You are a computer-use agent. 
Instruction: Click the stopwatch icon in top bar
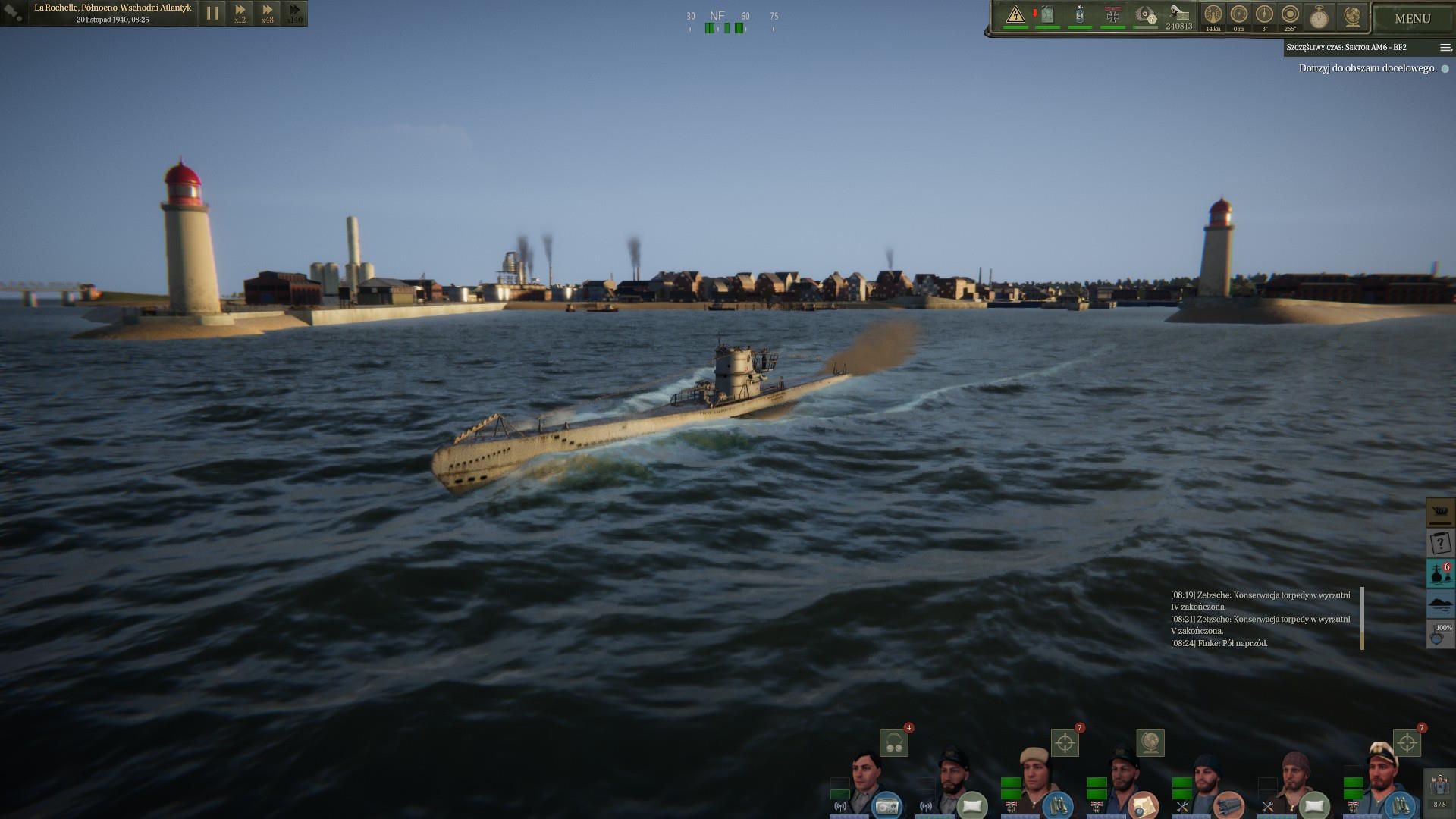[1319, 17]
